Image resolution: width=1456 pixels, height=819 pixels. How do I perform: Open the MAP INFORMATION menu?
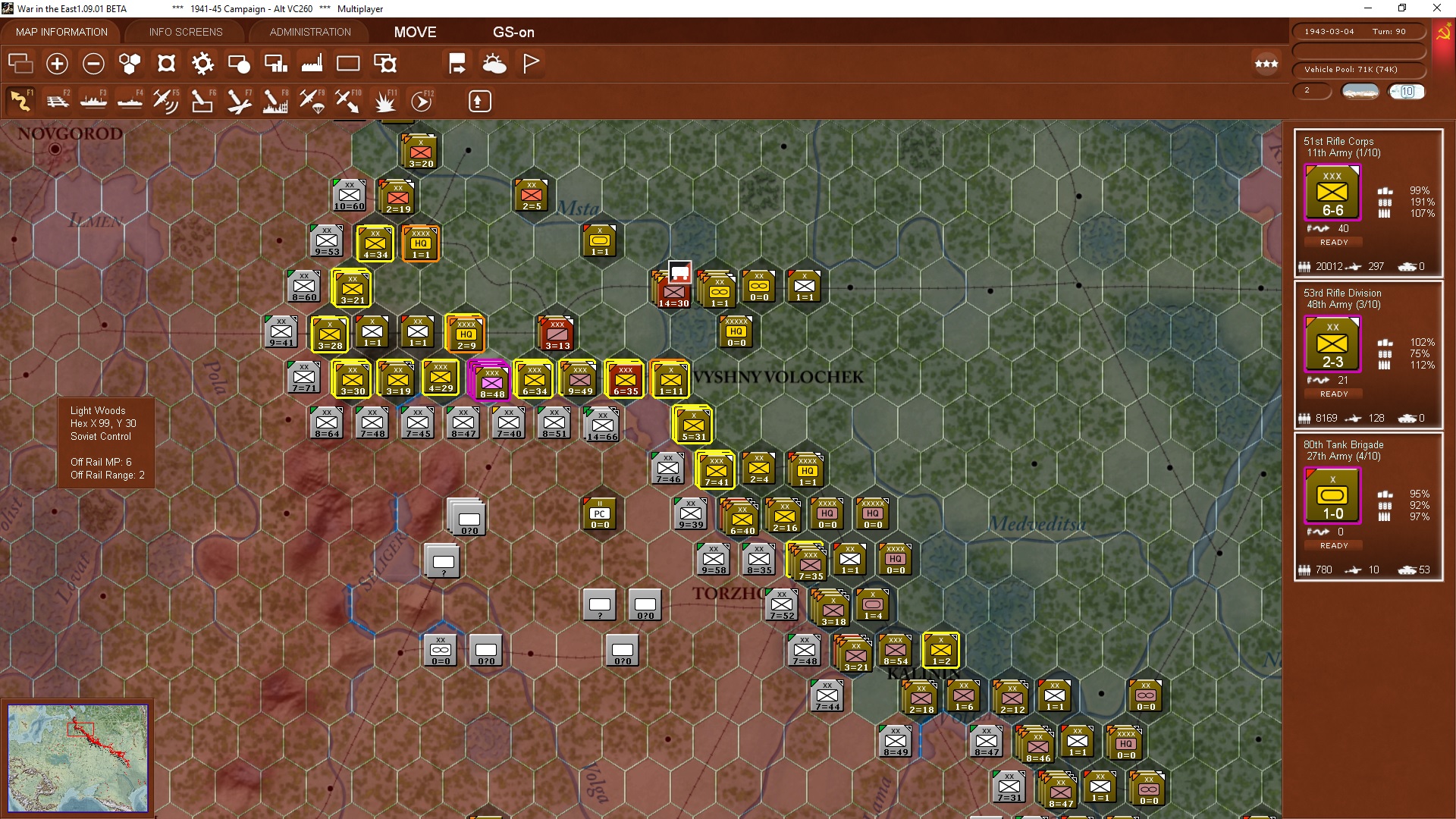click(x=61, y=32)
